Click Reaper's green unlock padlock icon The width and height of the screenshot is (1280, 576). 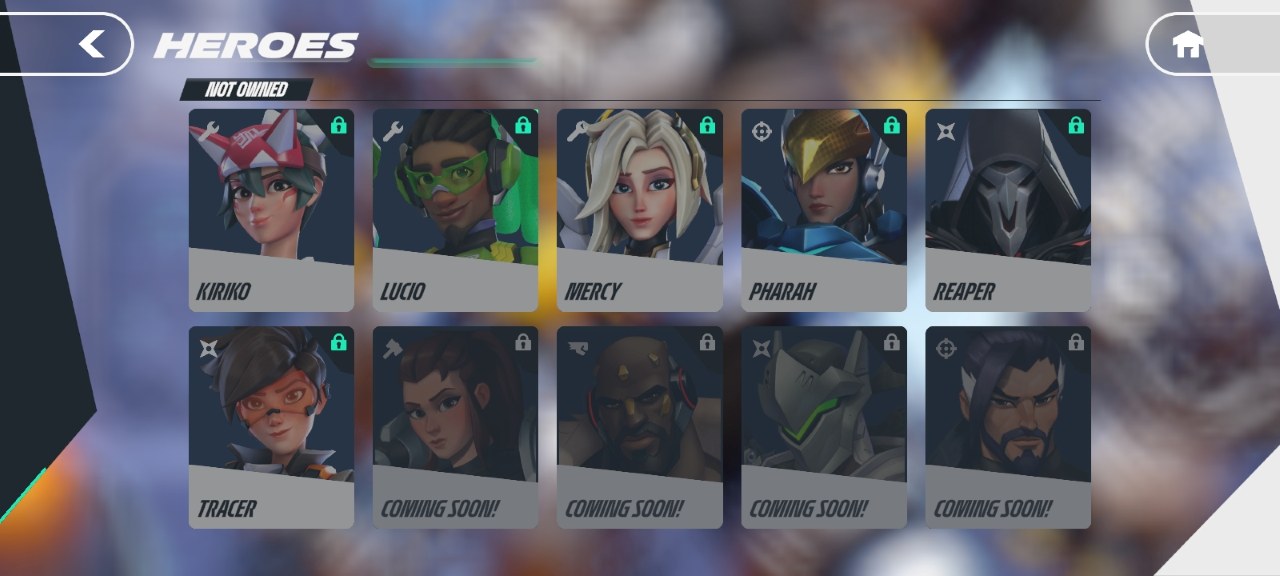pos(1076,125)
